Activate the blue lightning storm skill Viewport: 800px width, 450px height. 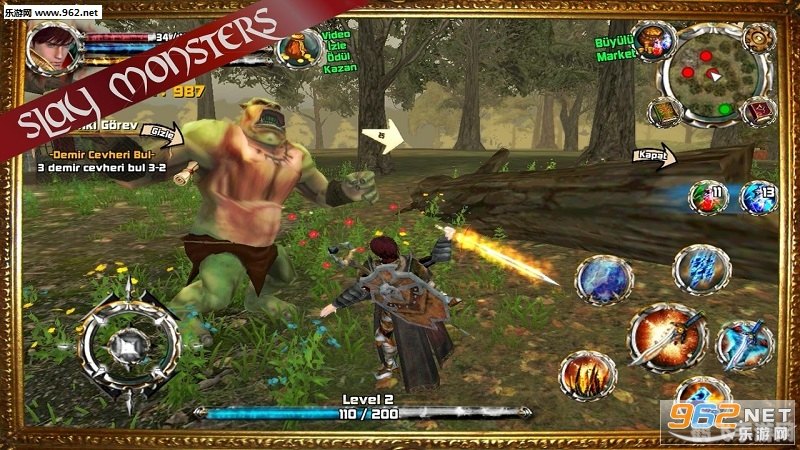pos(604,278)
